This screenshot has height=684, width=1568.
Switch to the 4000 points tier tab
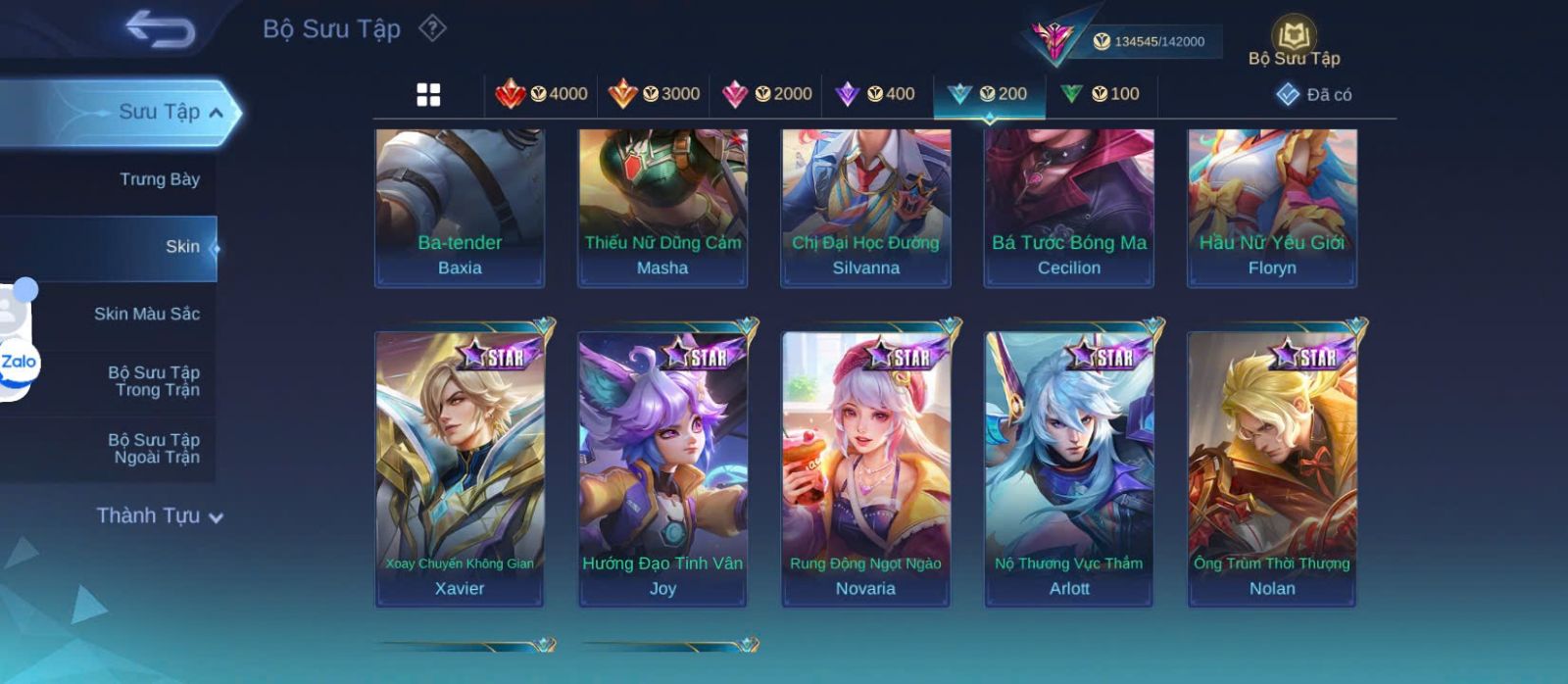(x=541, y=94)
